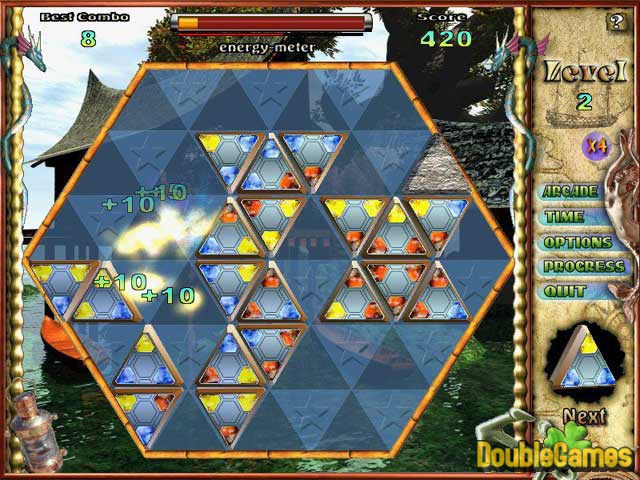The width and height of the screenshot is (640, 480).
Task: Quit the game via Quit button
Action: pyautogui.click(x=563, y=292)
